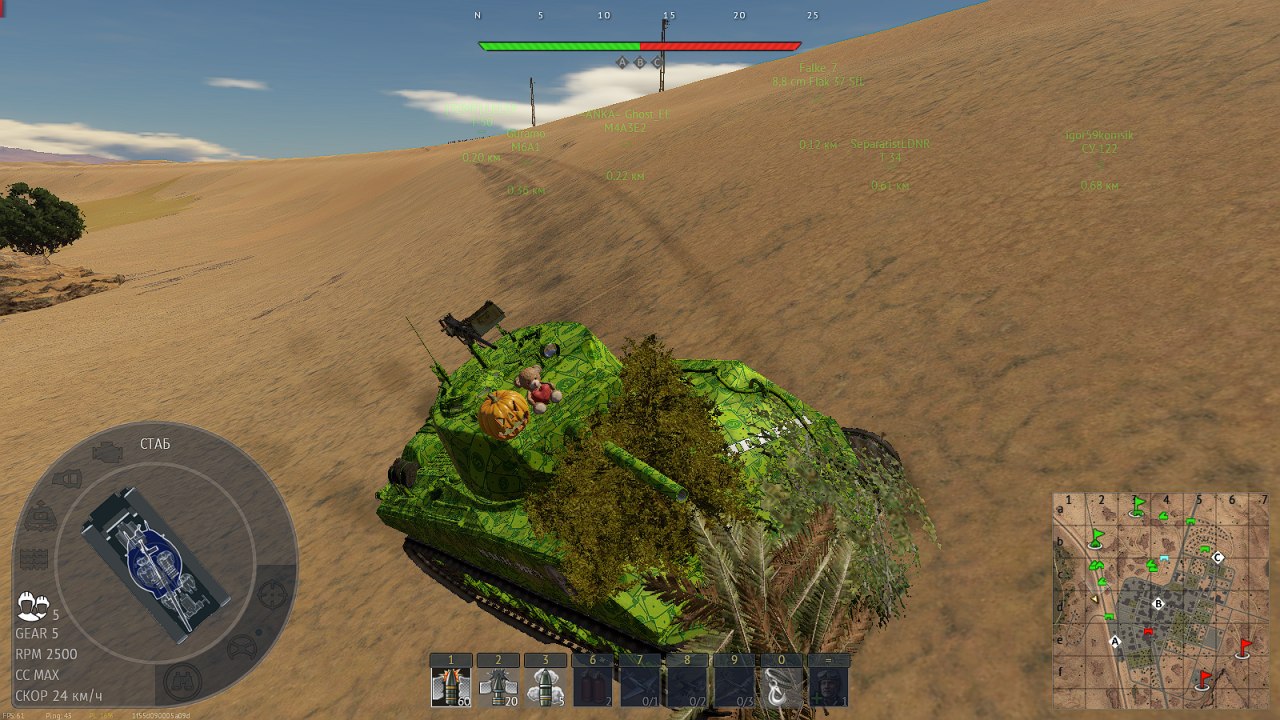Click the binoculars icon on damage panel

coord(183,681)
